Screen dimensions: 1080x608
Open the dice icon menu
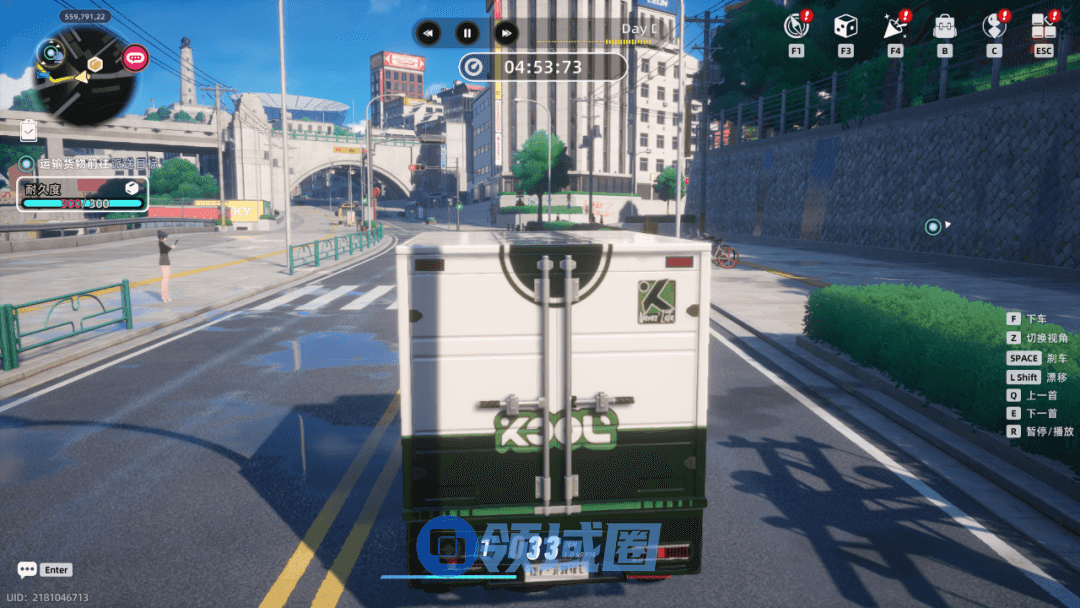845,25
